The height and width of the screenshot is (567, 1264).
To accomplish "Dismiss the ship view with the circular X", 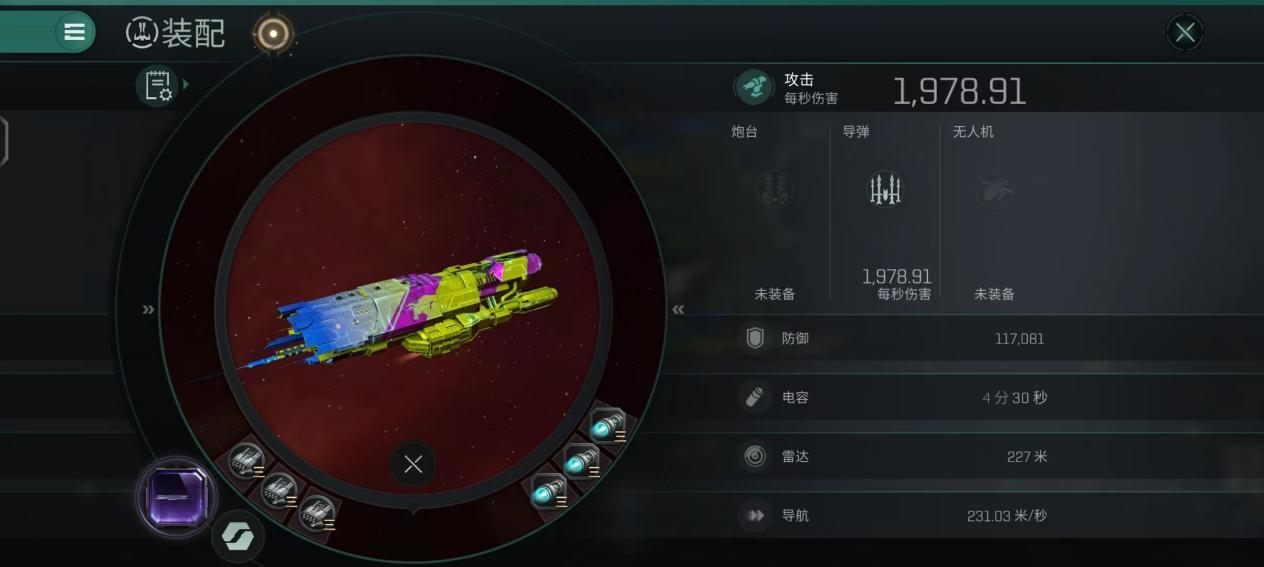I will 413,464.
